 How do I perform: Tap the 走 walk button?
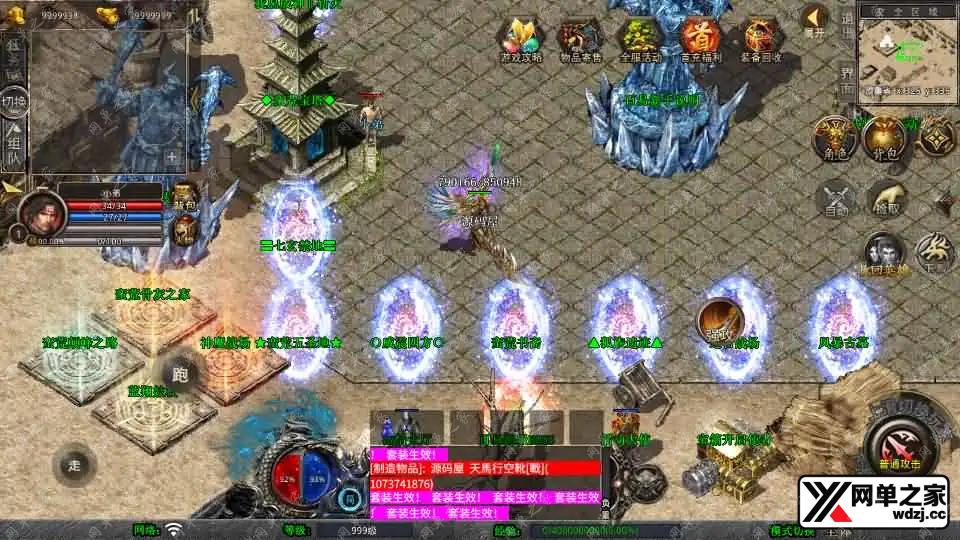[75, 464]
